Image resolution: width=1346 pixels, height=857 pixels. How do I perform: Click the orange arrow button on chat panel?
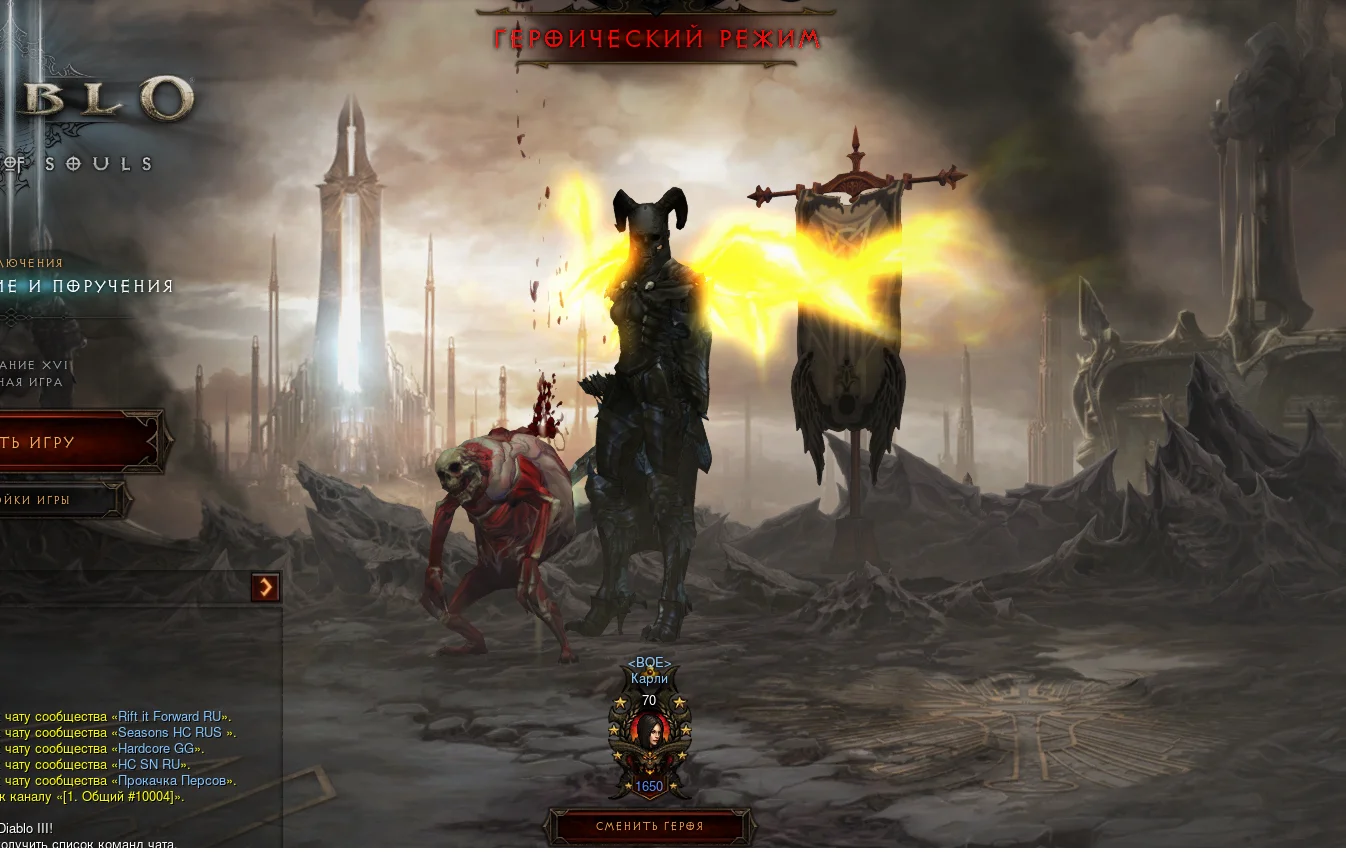click(x=265, y=587)
